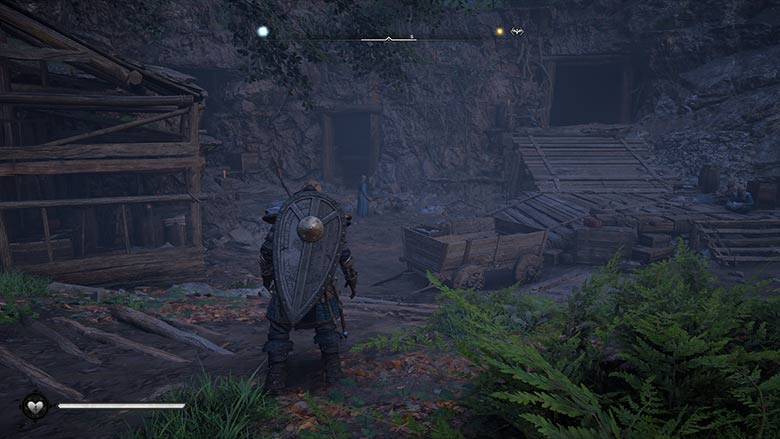The image size is (780, 439).
Task: Click the winged emblem marker on the compass
Action: tap(517, 32)
